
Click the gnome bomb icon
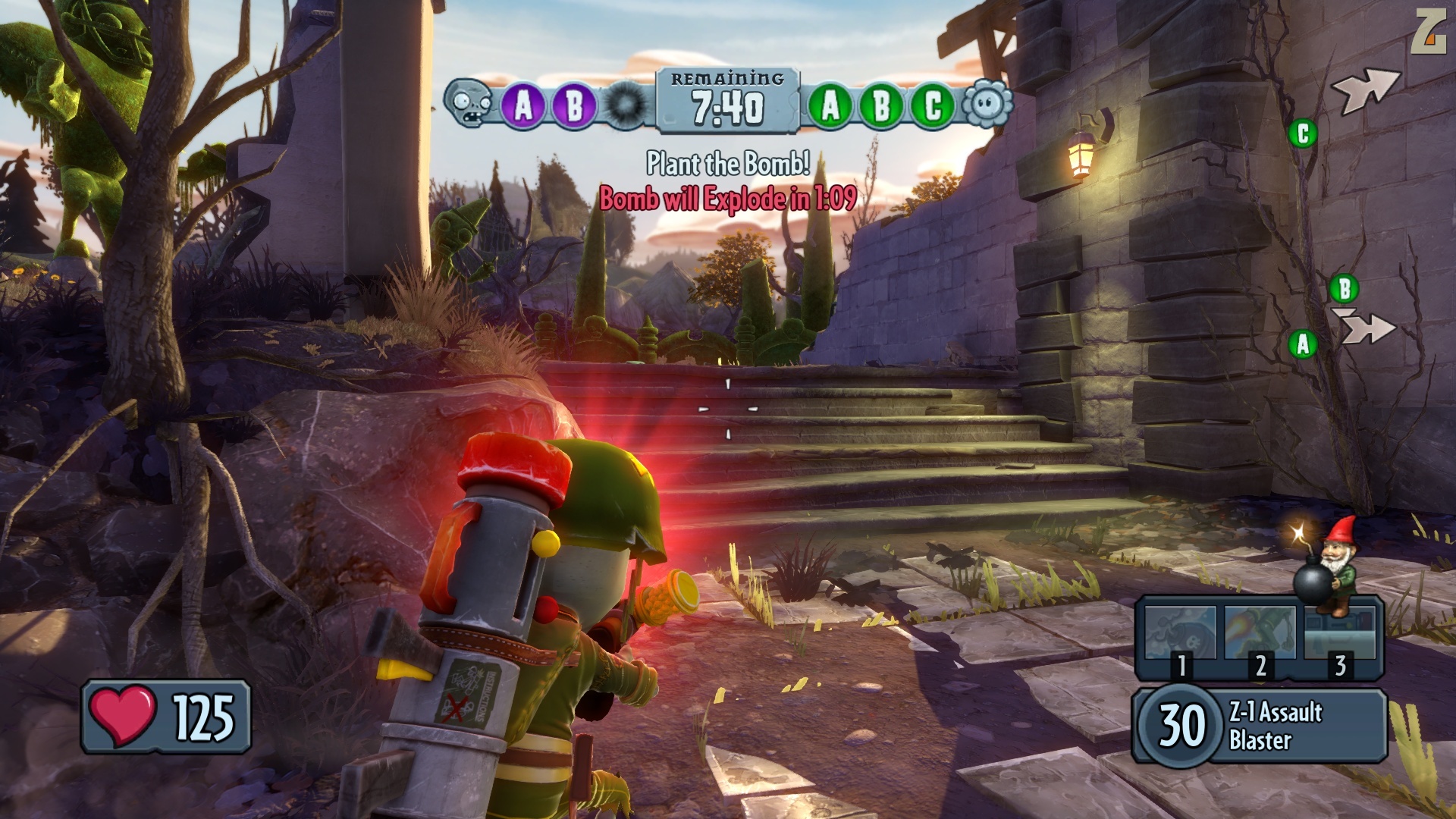1323,565
